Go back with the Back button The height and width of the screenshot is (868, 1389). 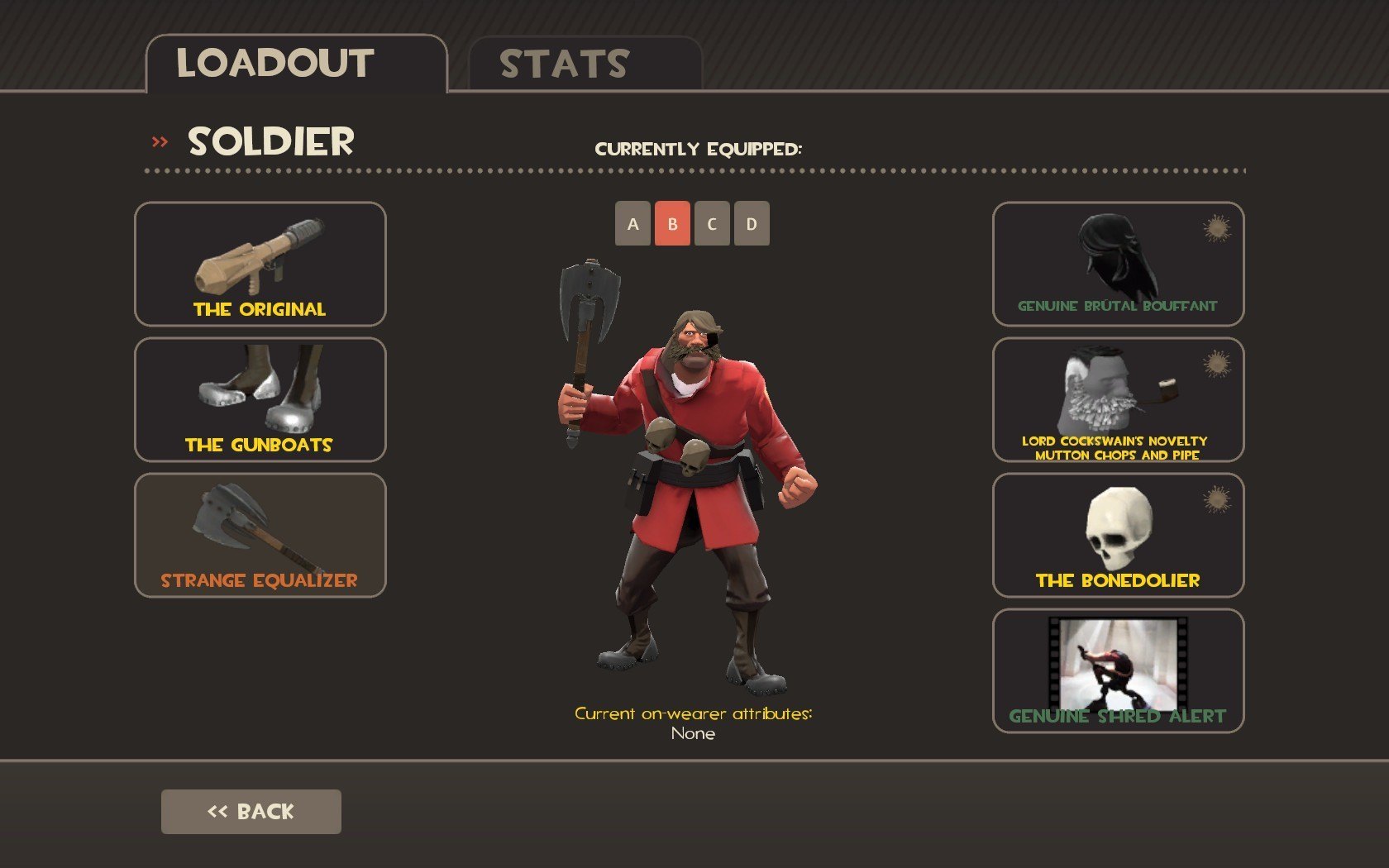coord(251,811)
